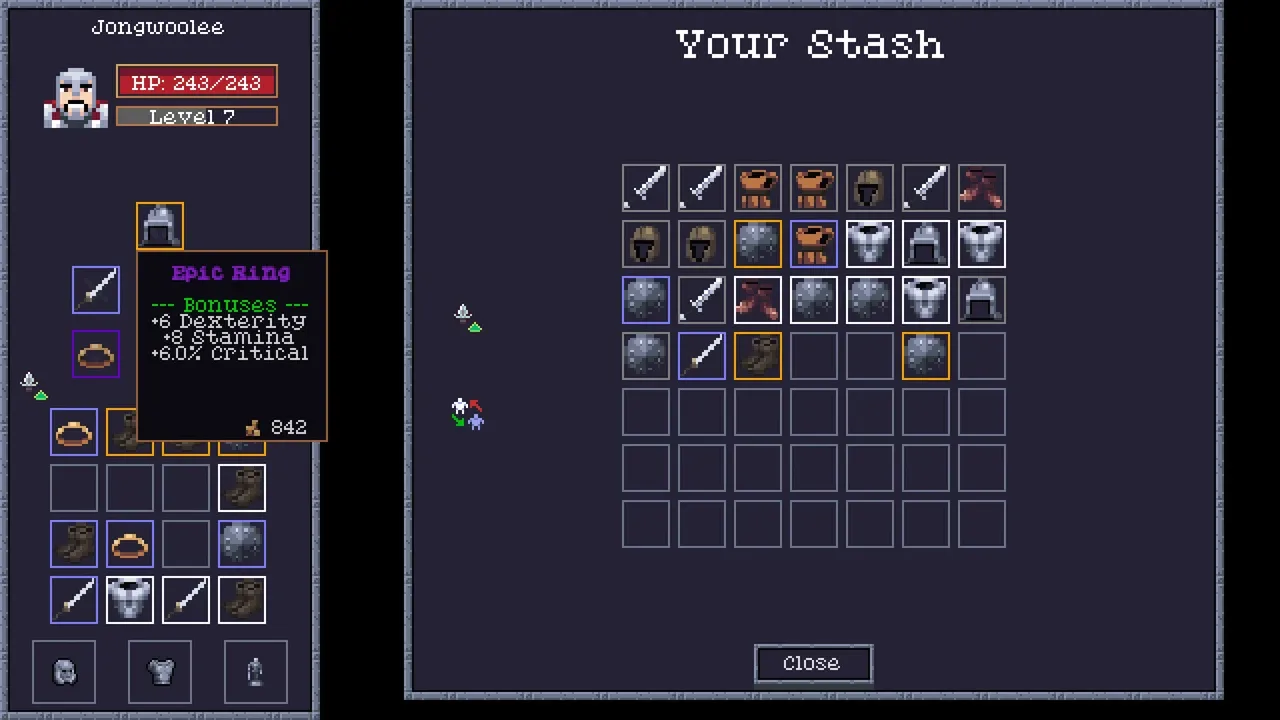Select the silver chestplate in the inventory
The height and width of the screenshot is (720, 1280).
tap(130, 599)
